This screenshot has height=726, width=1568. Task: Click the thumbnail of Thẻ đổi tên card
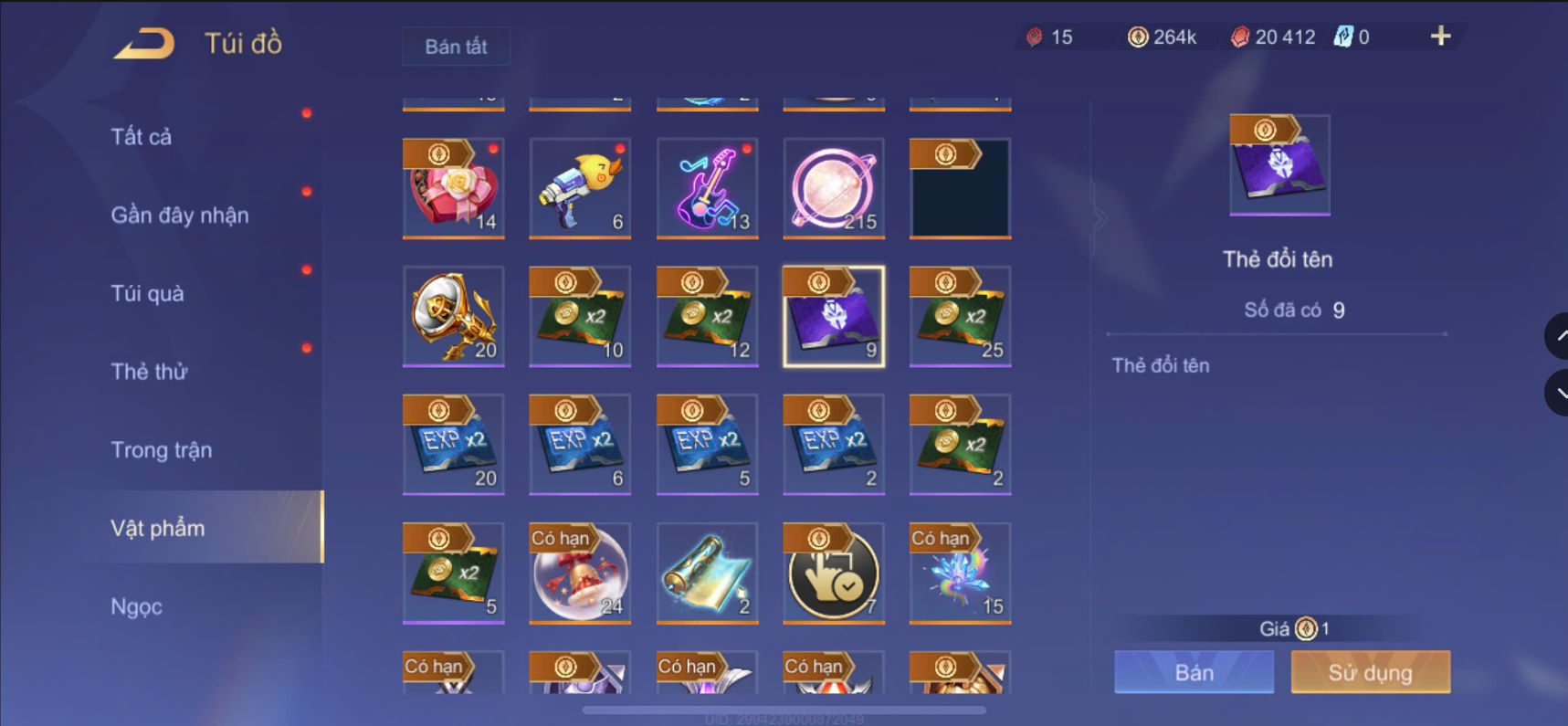(1279, 165)
